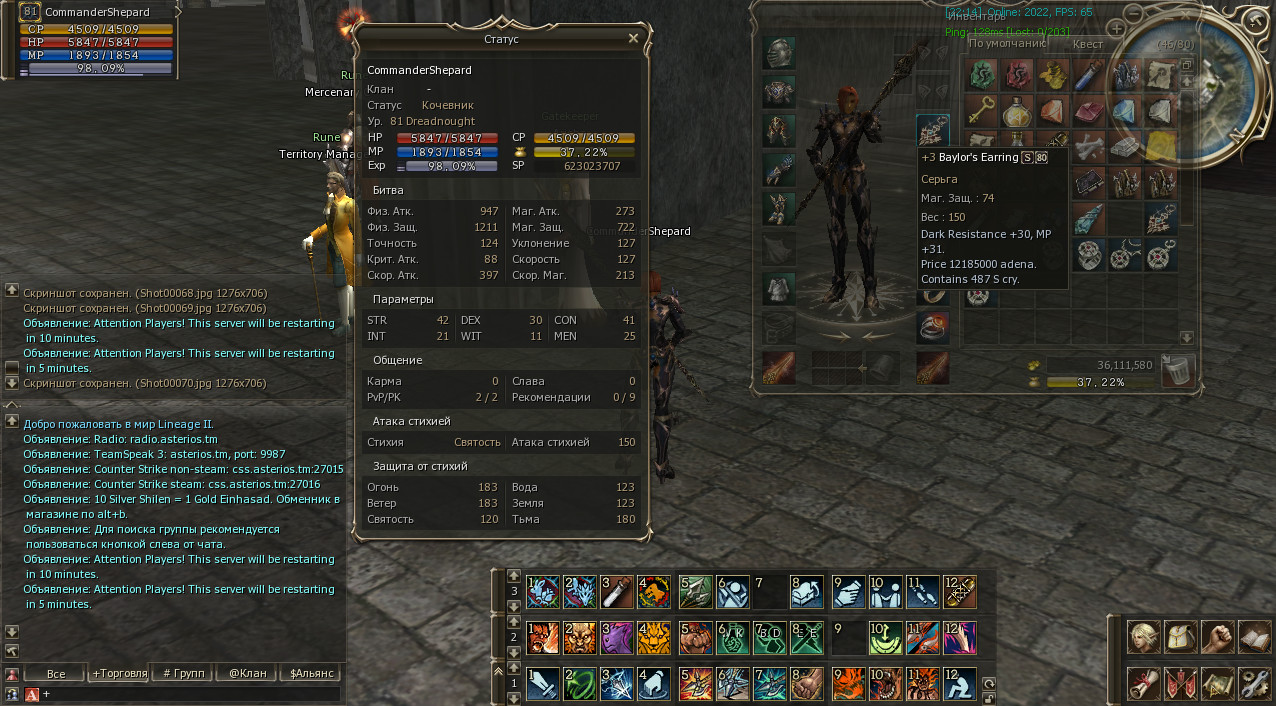
Task: Open the character face menu icon
Action: coord(1143,638)
